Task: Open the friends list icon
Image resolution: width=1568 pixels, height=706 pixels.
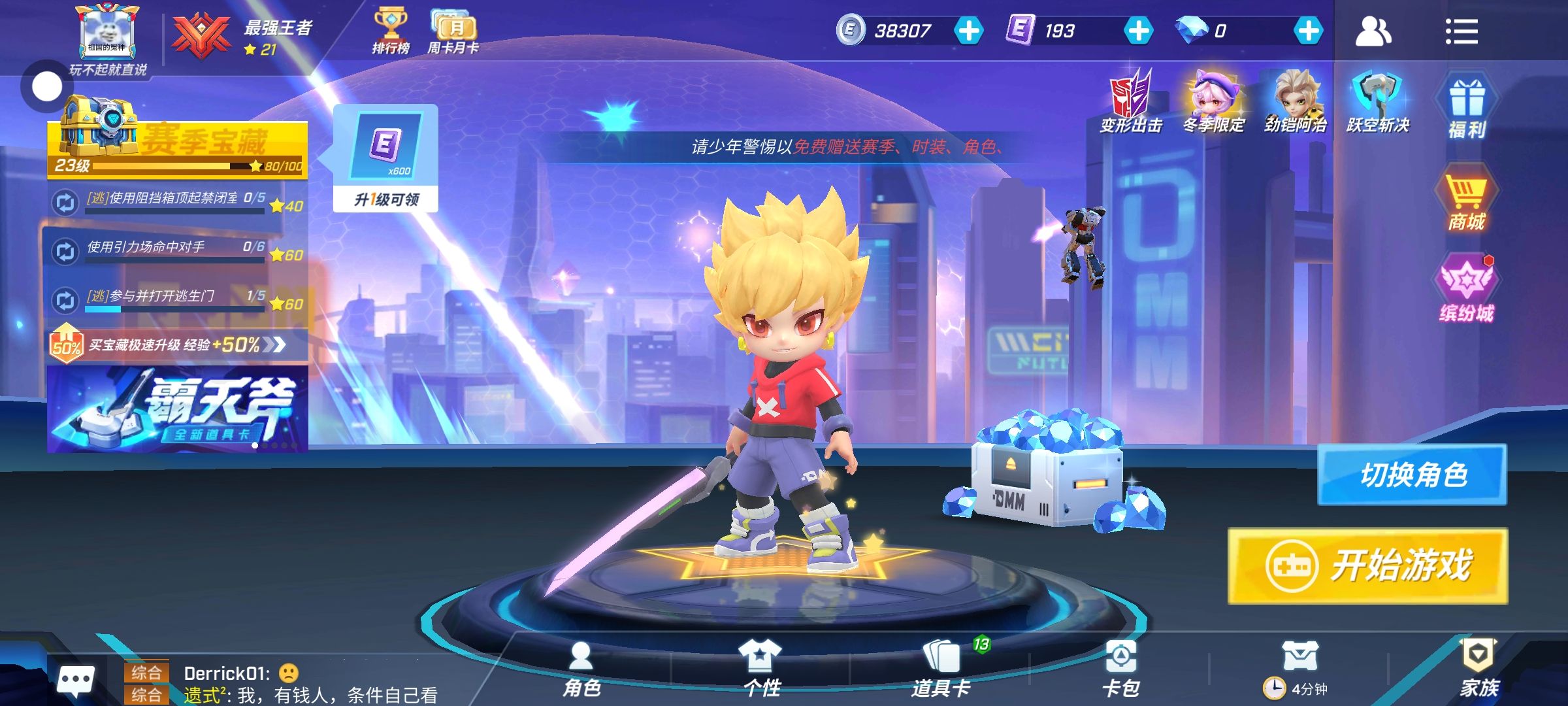Action: pyautogui.click(x=1373, y=31)
